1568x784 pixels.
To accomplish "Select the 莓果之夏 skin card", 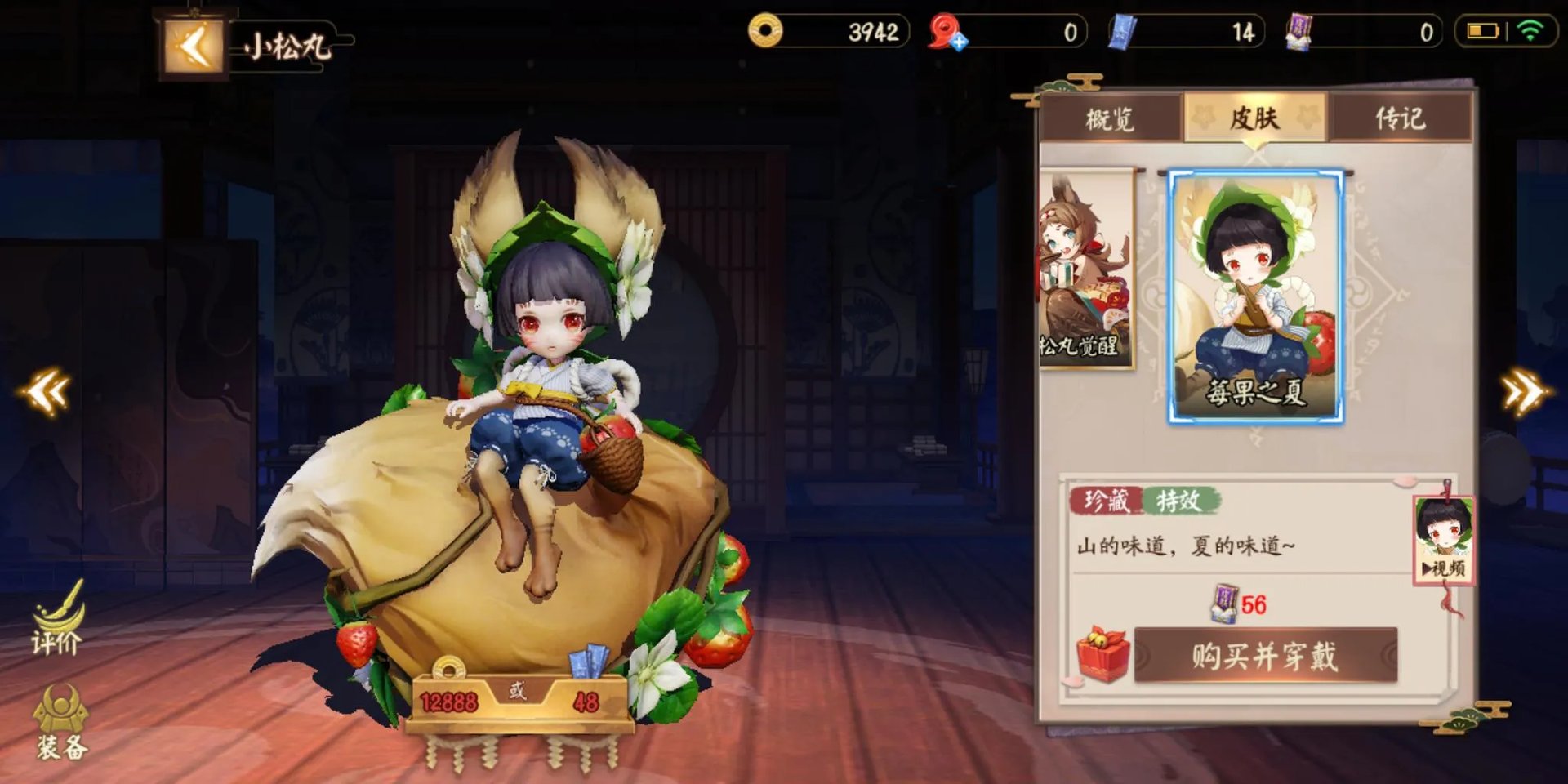I will (x=1255, y=296).
